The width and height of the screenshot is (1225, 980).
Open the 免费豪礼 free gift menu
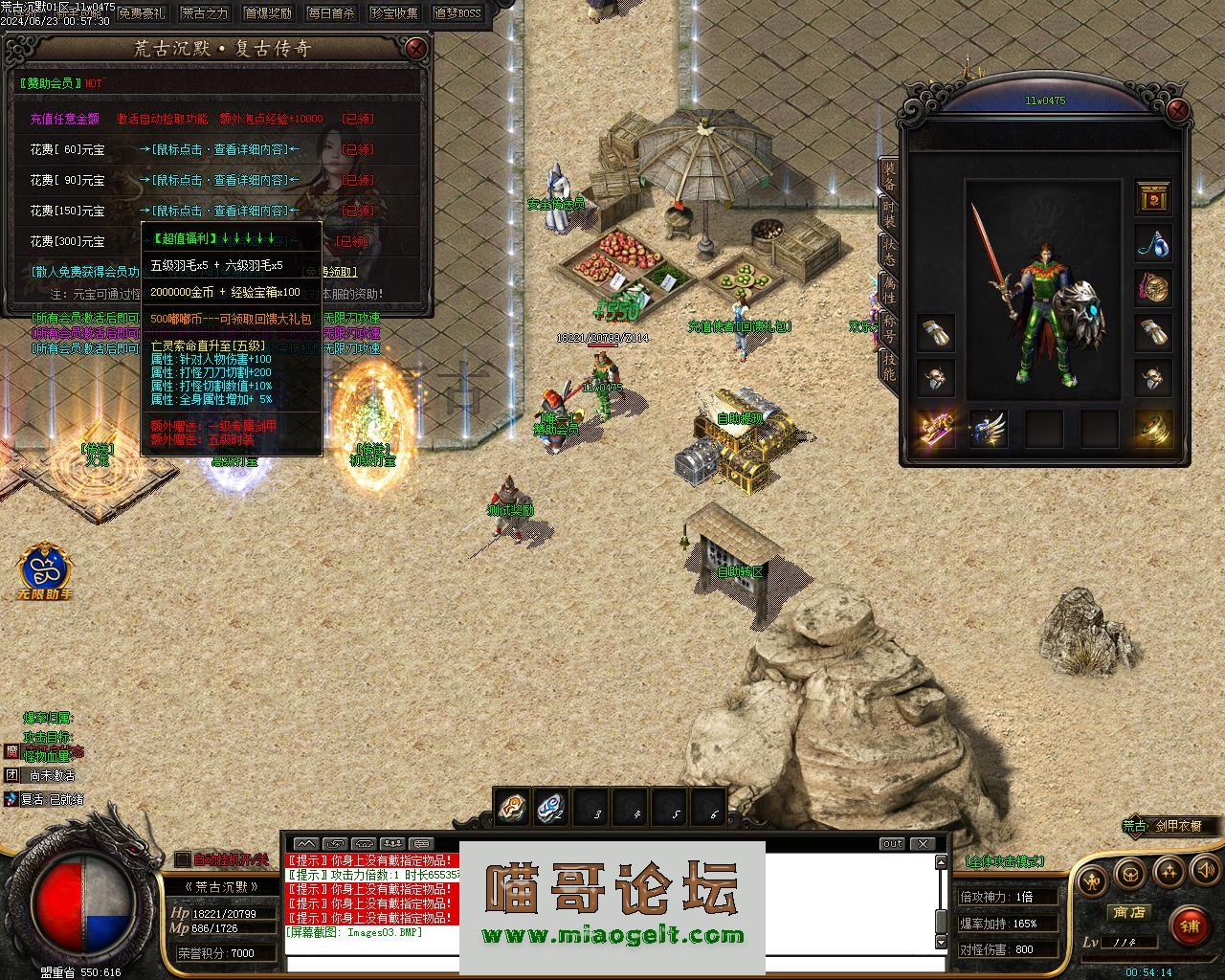coord(143,13)
